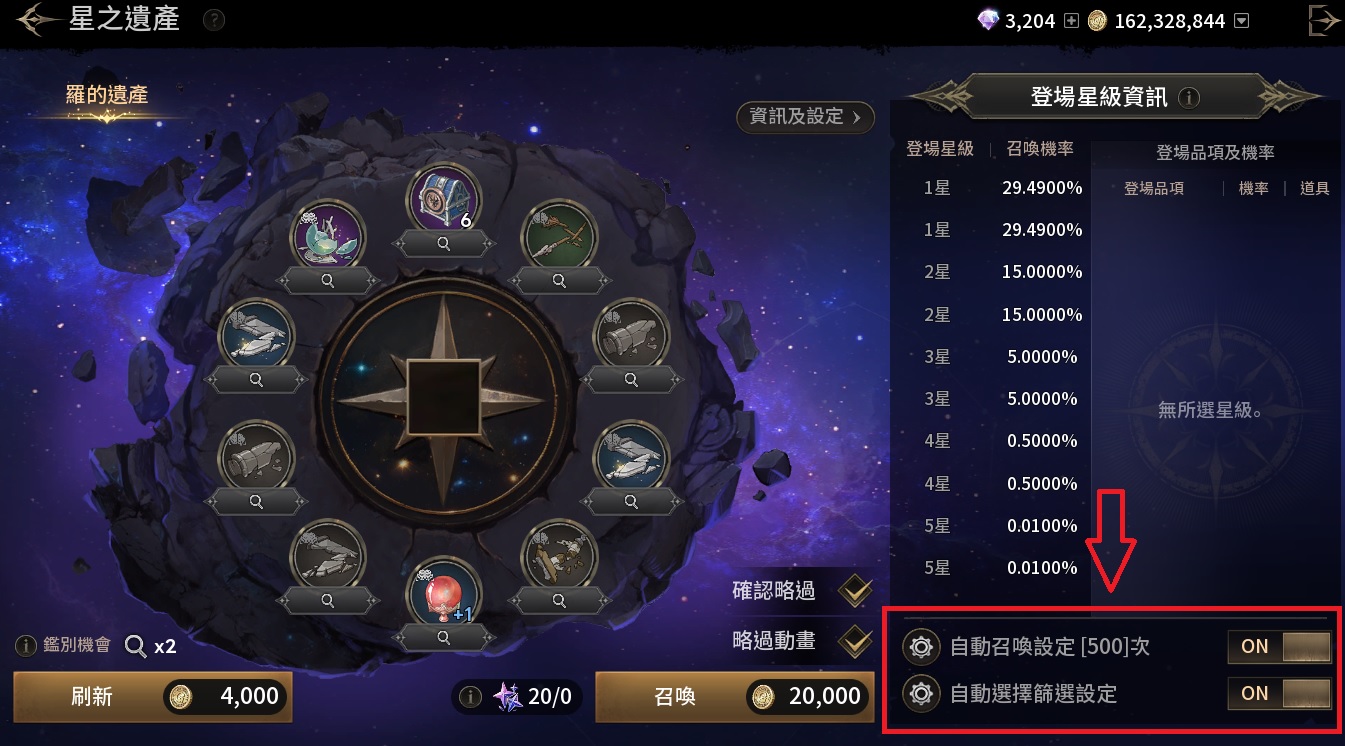Click the info icon beside 登場星級資訊
The image size is (1345, 746).
pyautogui.click(x=1189, y=98)
